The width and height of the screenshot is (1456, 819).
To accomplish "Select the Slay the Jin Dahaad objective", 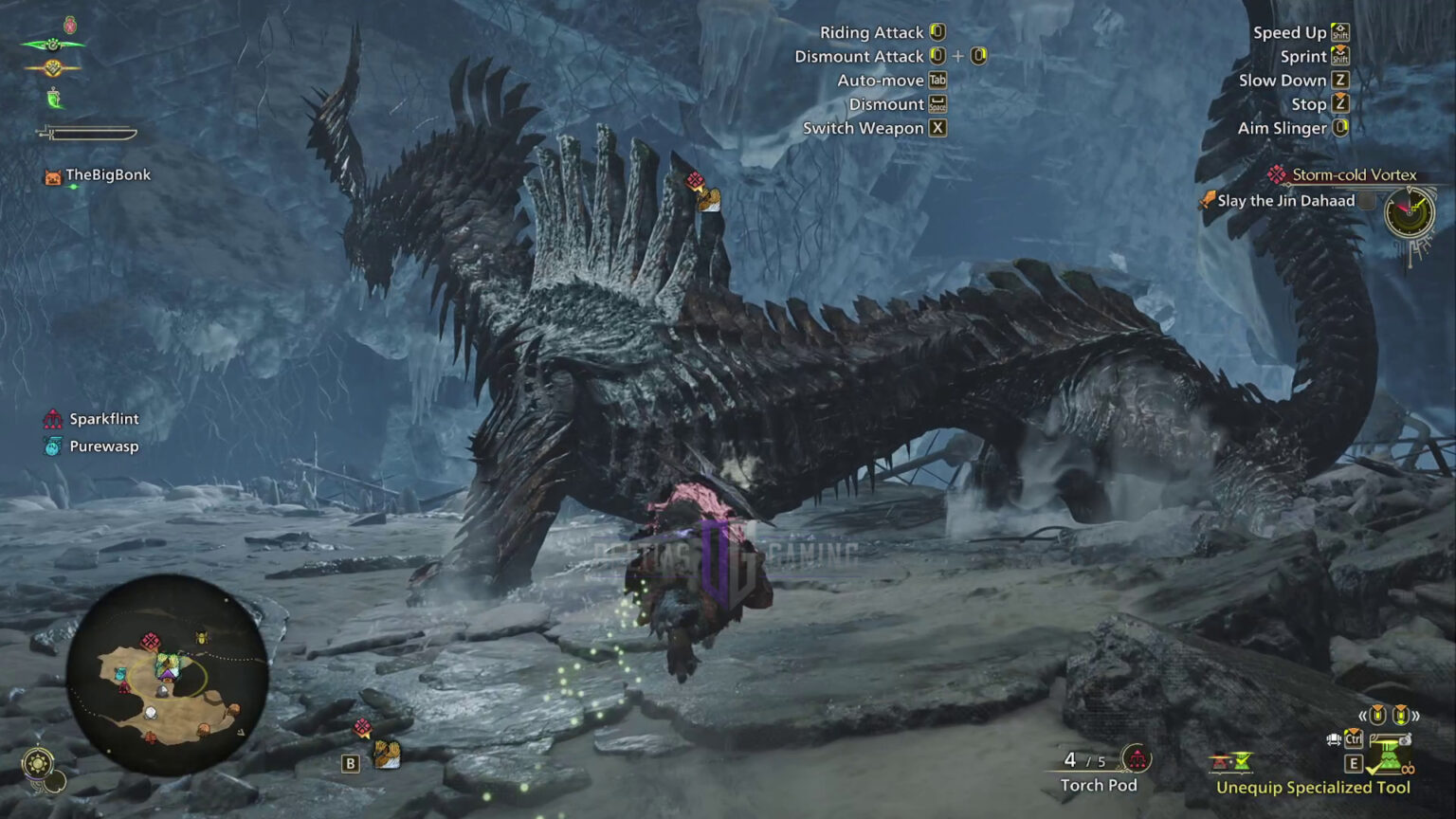I will pyautogui.click(x=1284, y=200).
